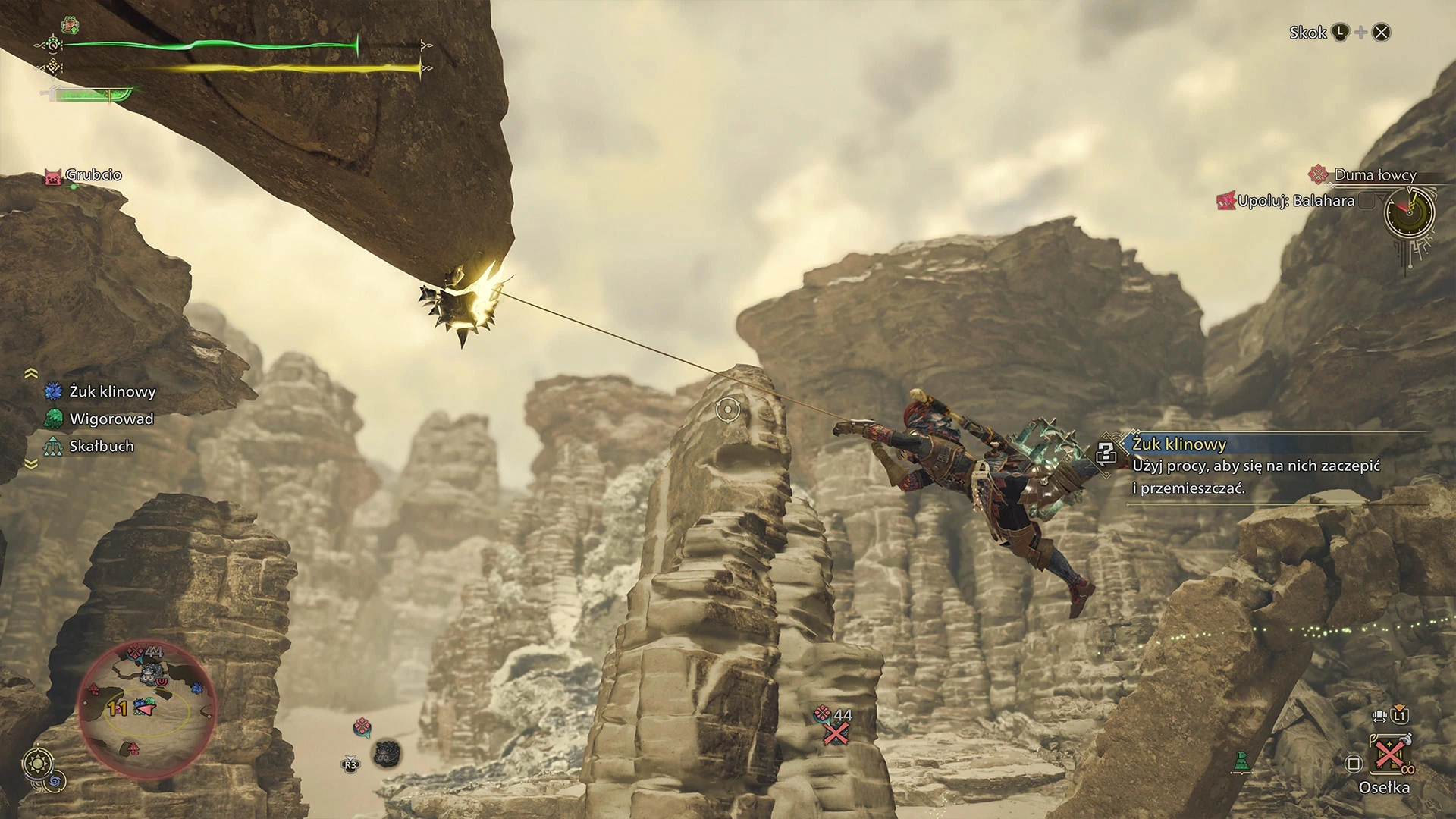The image size is (1456, 819).
Task: Select Skałbuch in the nearby list
Action: coord(101,446)
